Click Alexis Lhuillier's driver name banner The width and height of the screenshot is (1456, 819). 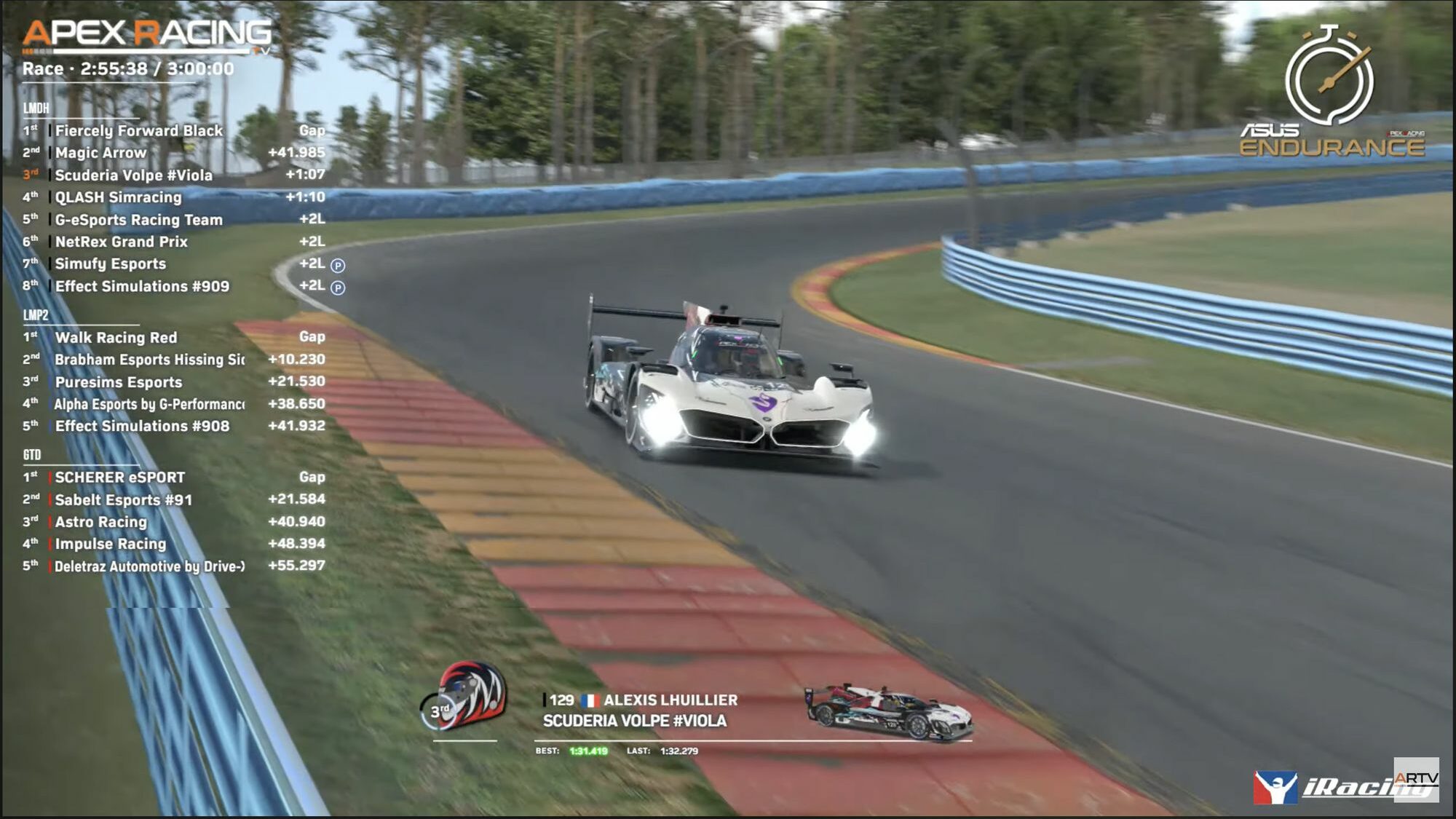[670, 700]
